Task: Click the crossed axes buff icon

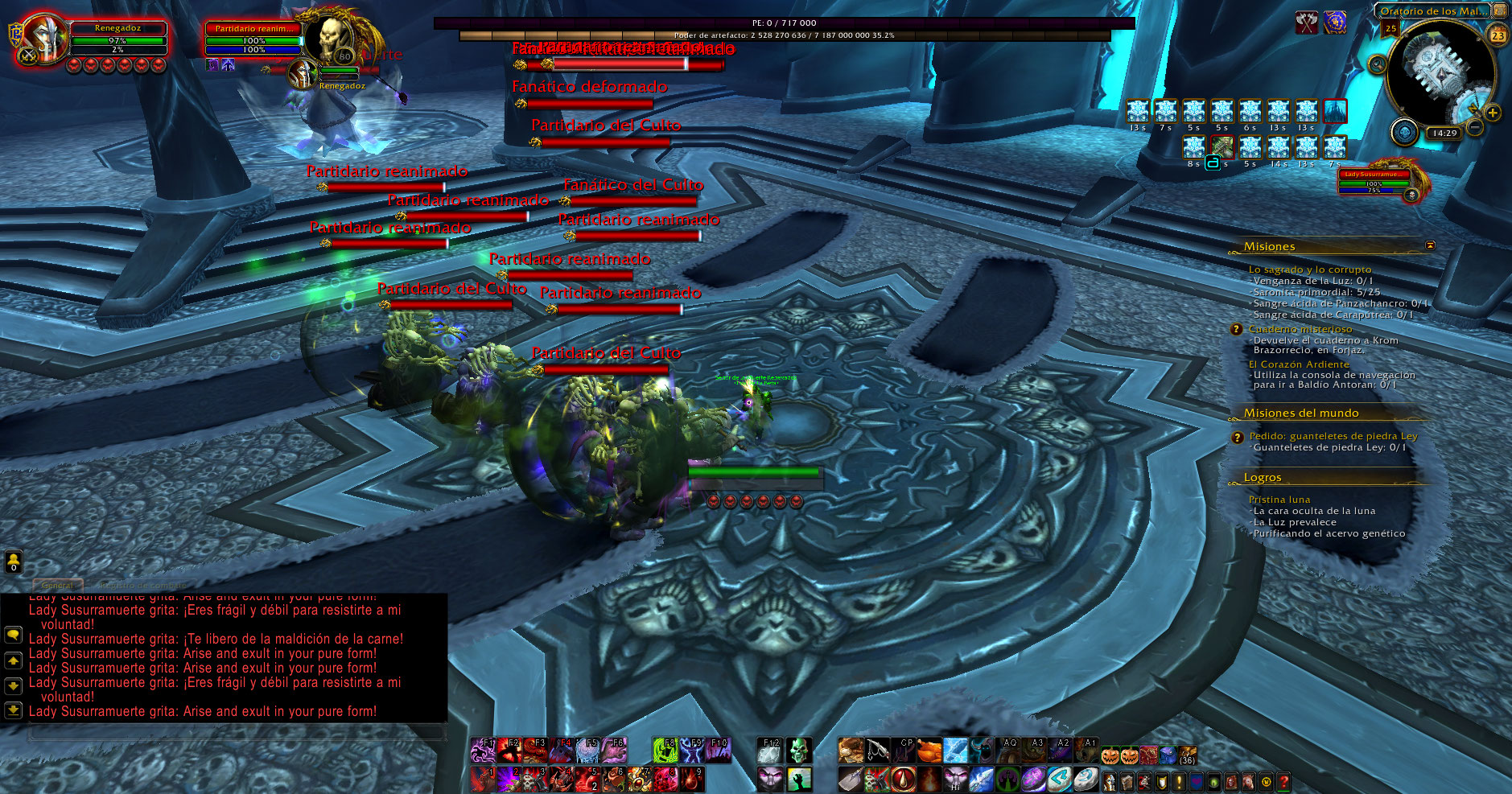Action: pos(1306,23)
